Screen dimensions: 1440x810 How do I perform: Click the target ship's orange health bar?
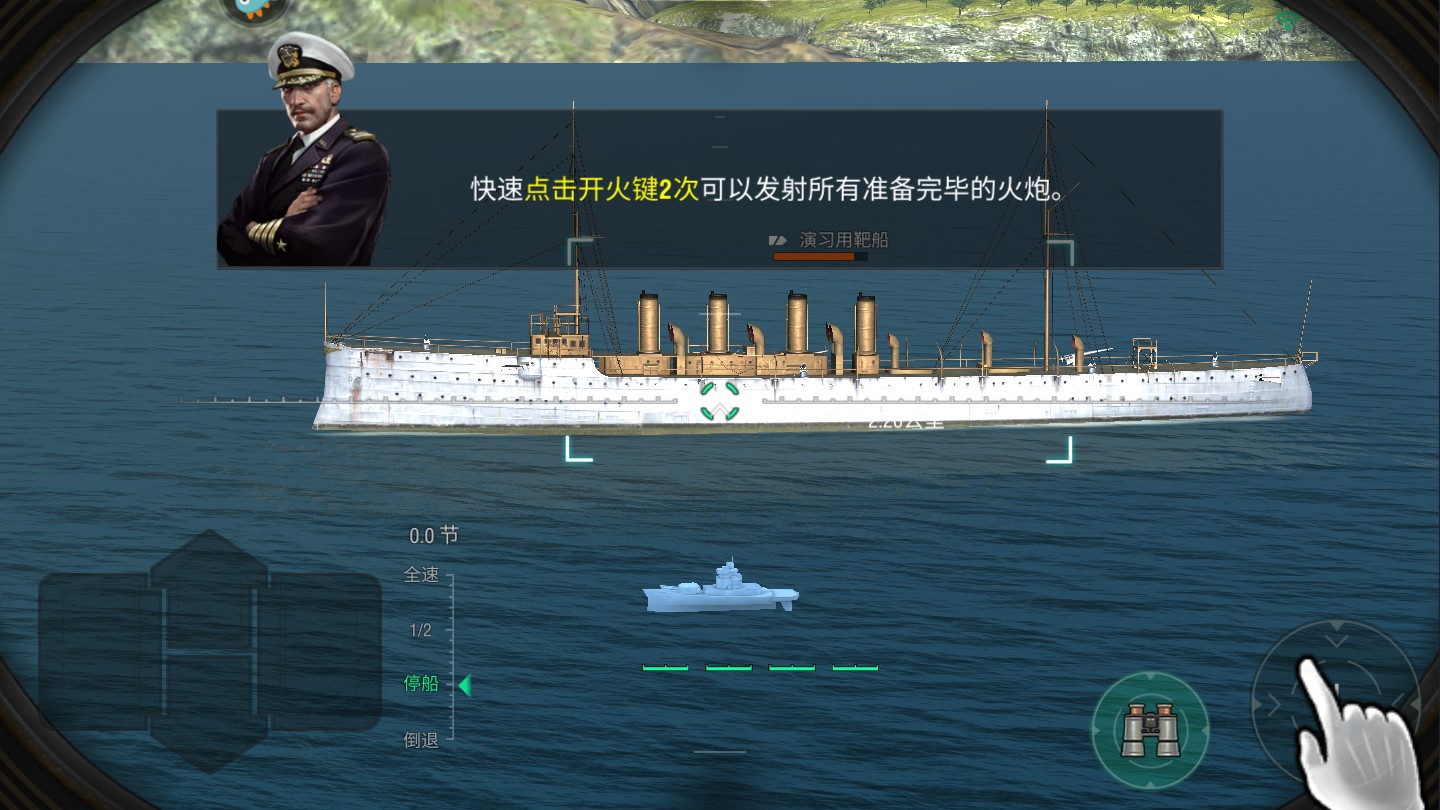[x=815, y=256]
